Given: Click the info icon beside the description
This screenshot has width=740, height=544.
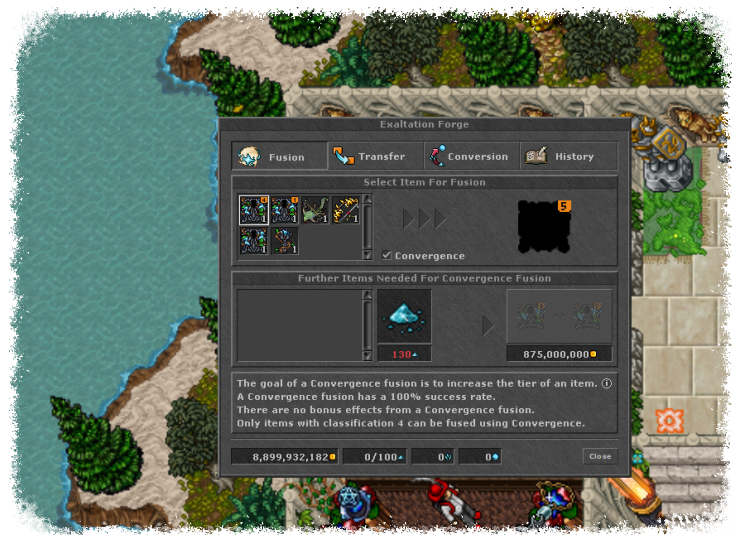Looking at the screenshot, I should click(607, 382).
